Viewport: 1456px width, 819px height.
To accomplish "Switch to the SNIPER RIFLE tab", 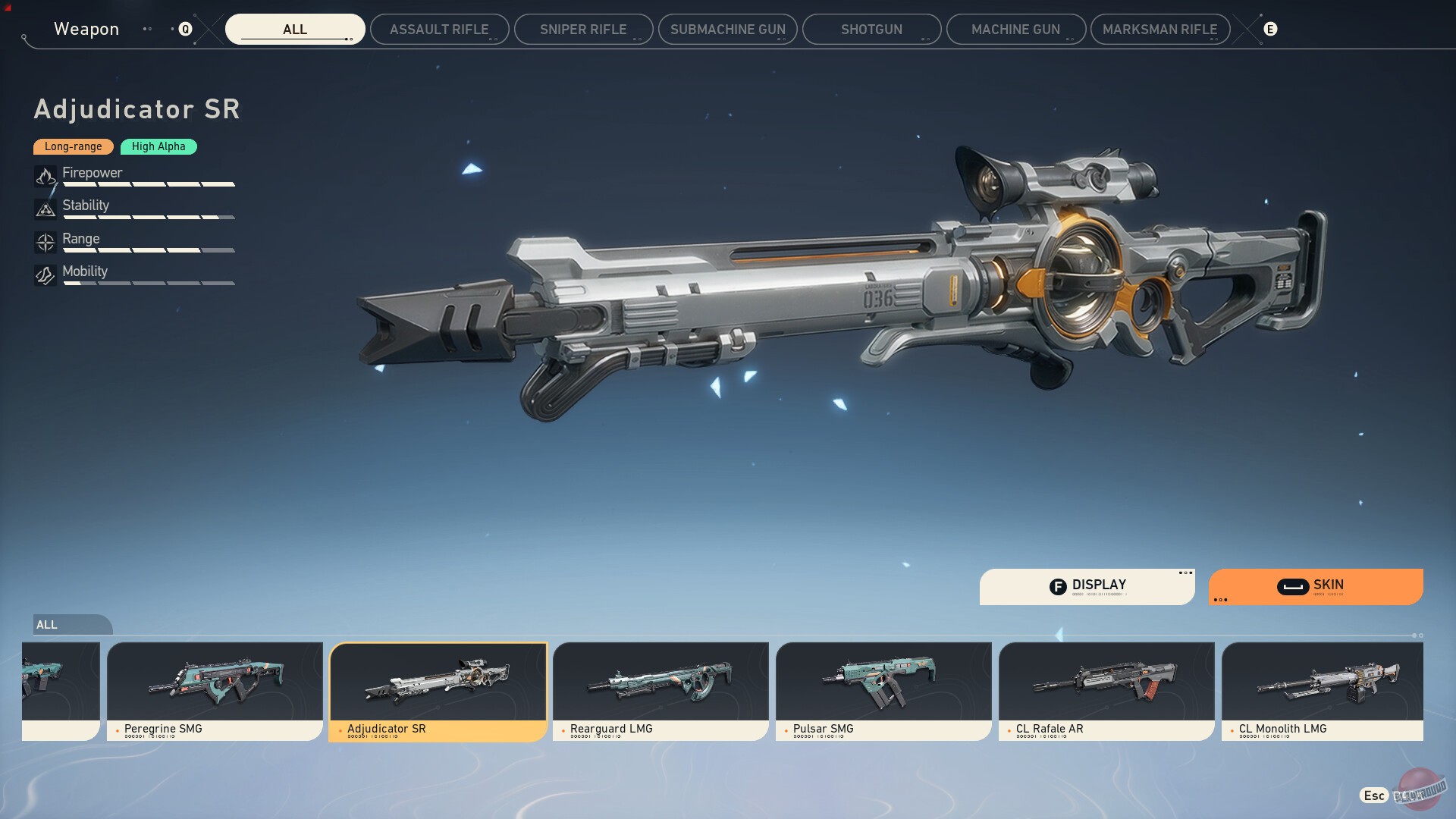I will click(x=582, y=29).
